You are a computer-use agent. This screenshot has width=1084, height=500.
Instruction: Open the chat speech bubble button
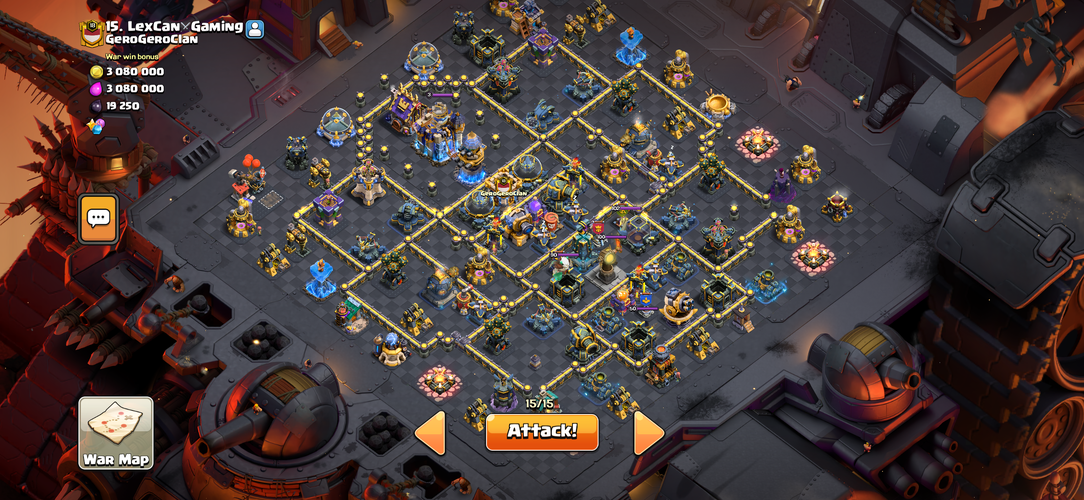point(98,217)
